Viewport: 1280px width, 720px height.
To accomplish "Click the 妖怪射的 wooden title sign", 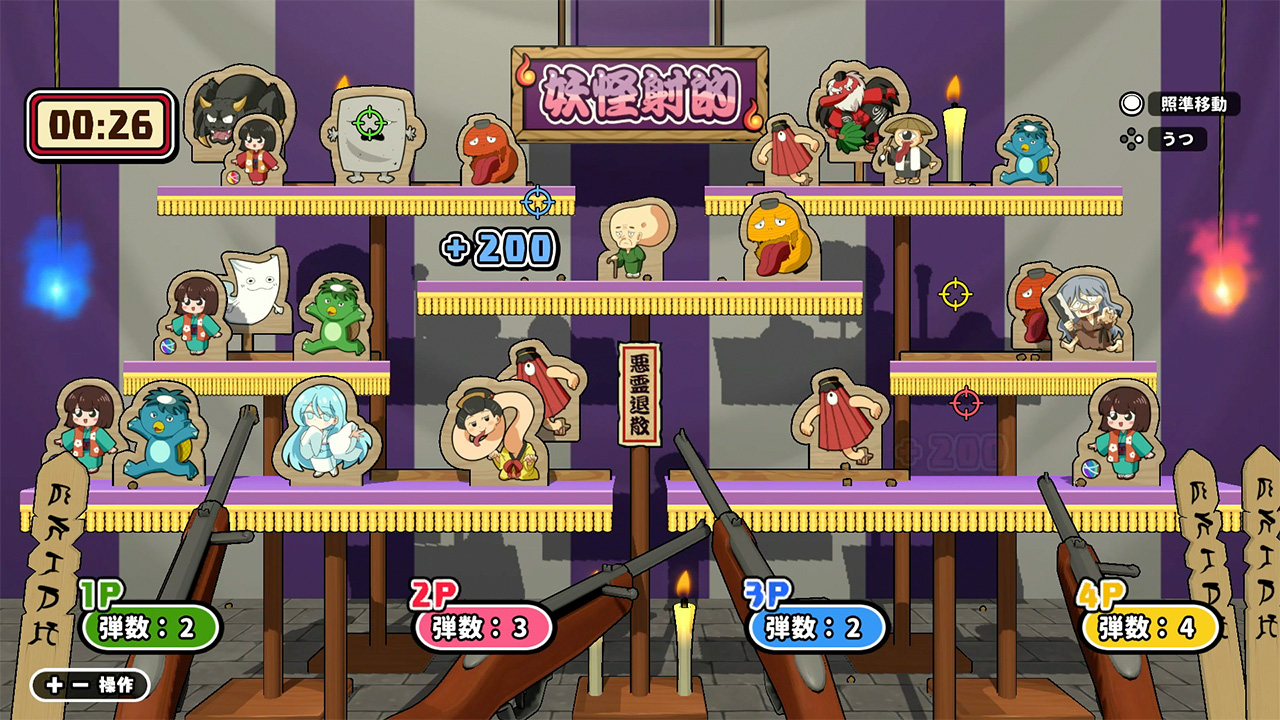I will tap(640, 89).
